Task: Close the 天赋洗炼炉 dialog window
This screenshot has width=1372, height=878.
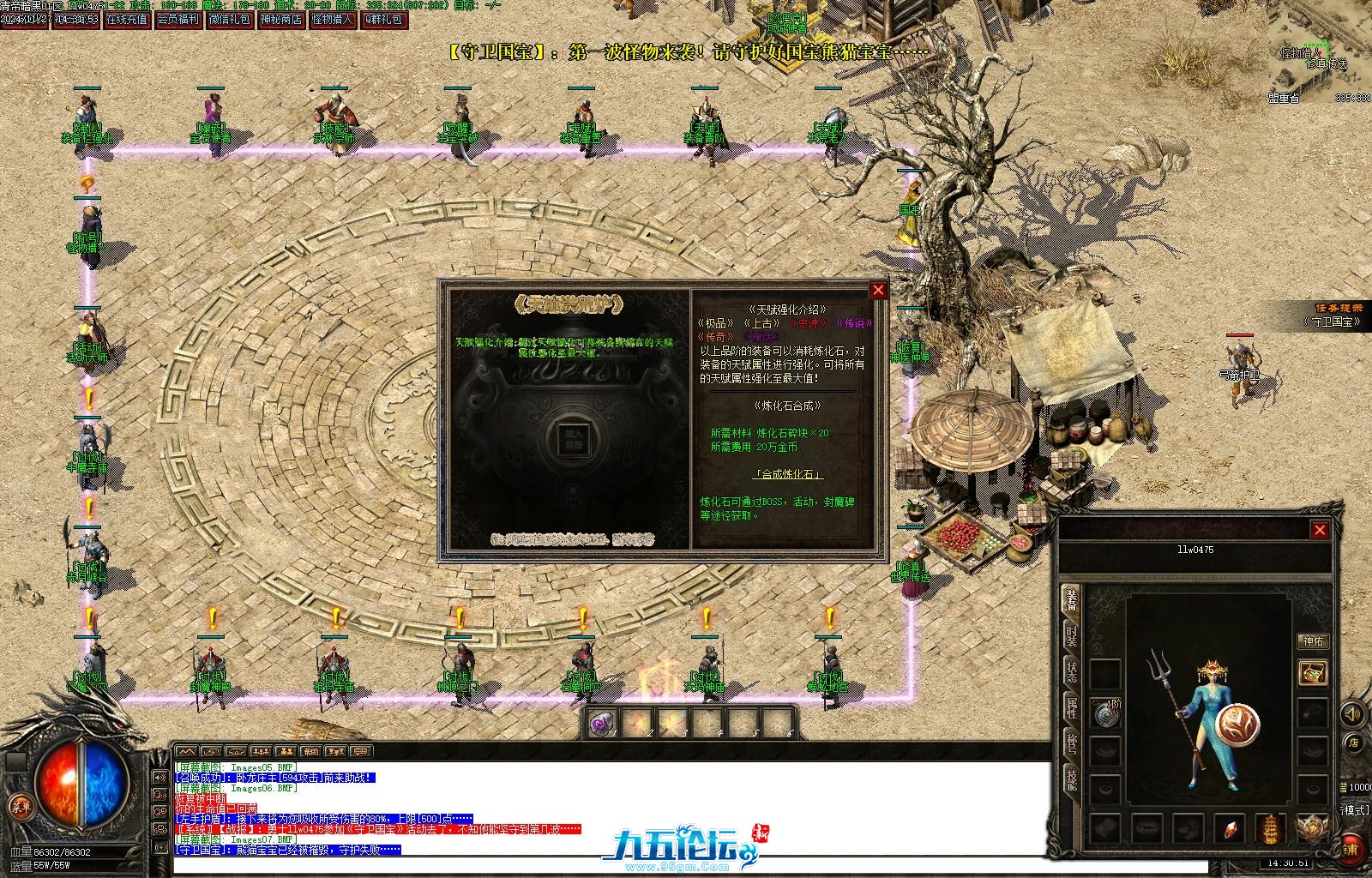Action: [x=878, y=291]
